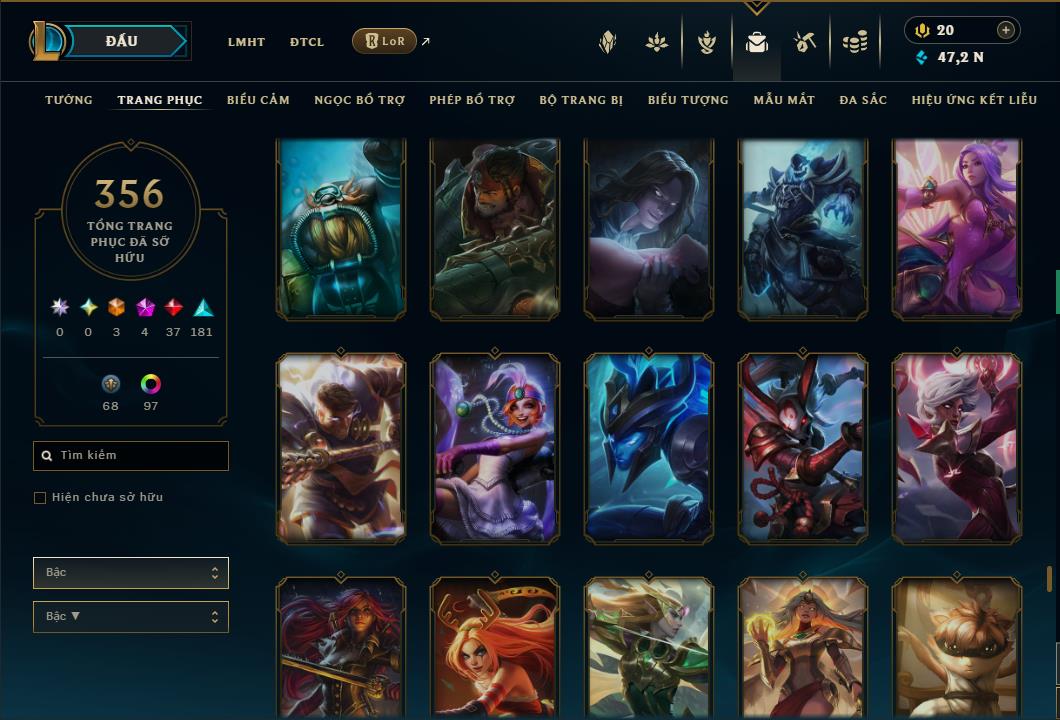View the ĐA SẮC tab
The width and height of the screenshot is (1060, 720).
point(863,100)
